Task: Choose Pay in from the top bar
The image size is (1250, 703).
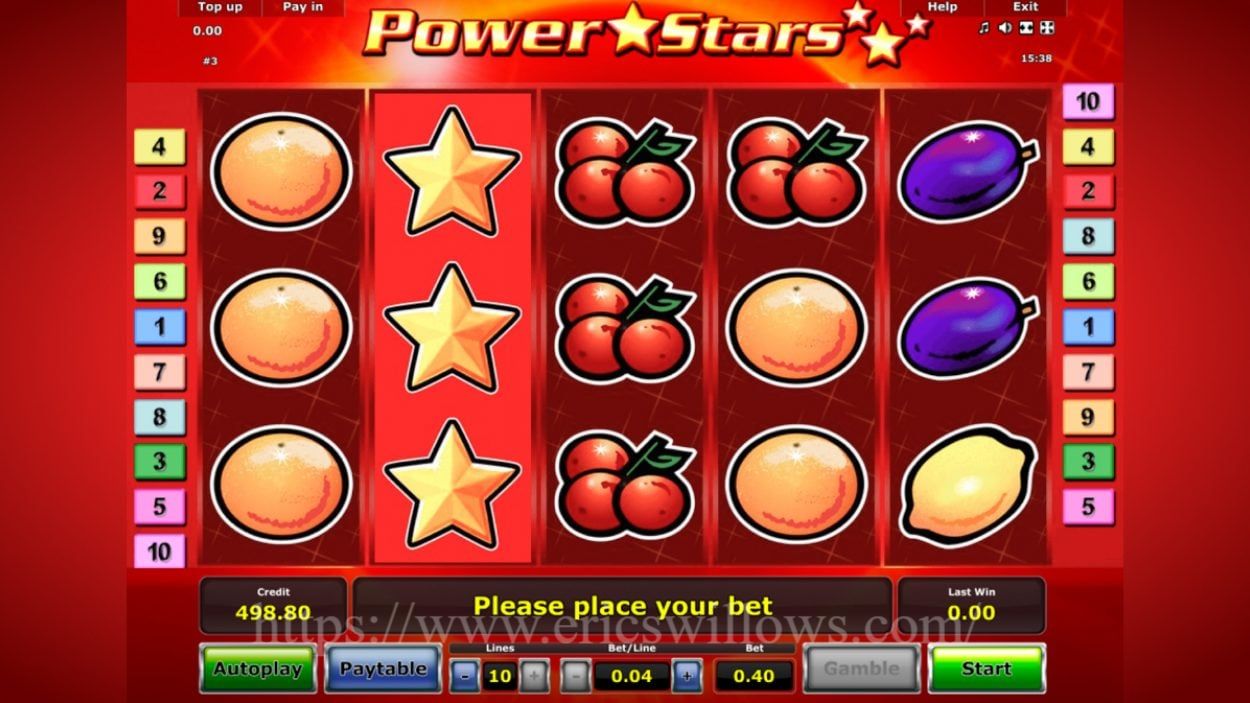Action: click(302, 7)
